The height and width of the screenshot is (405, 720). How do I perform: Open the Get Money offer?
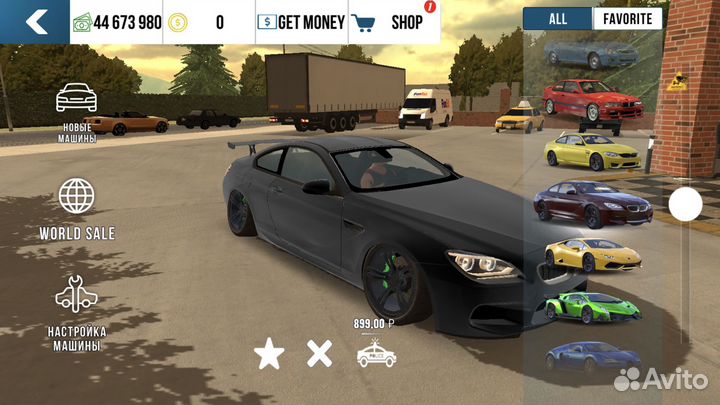coord(301,21)
